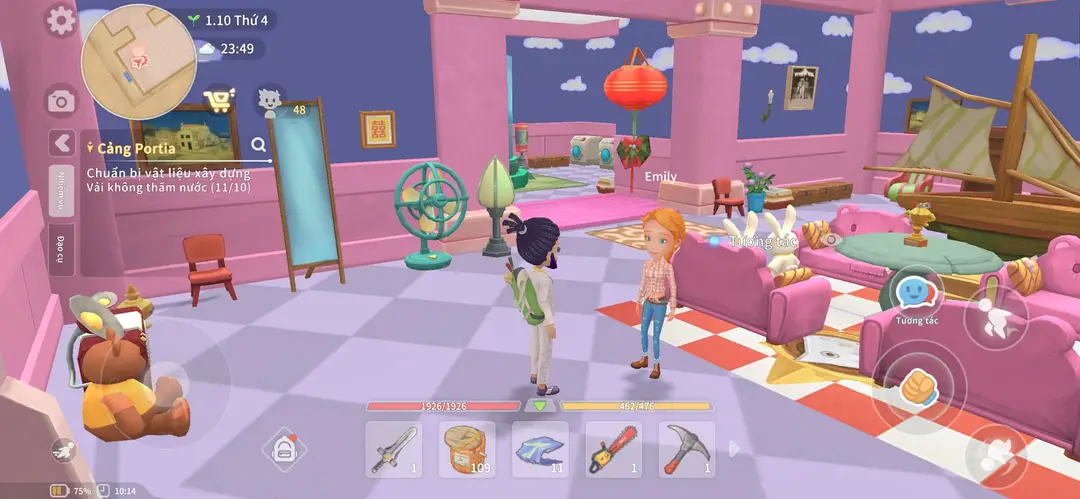Tap the camera photo mode icon
The image size is (1080, 499).
tap(61, 101)
